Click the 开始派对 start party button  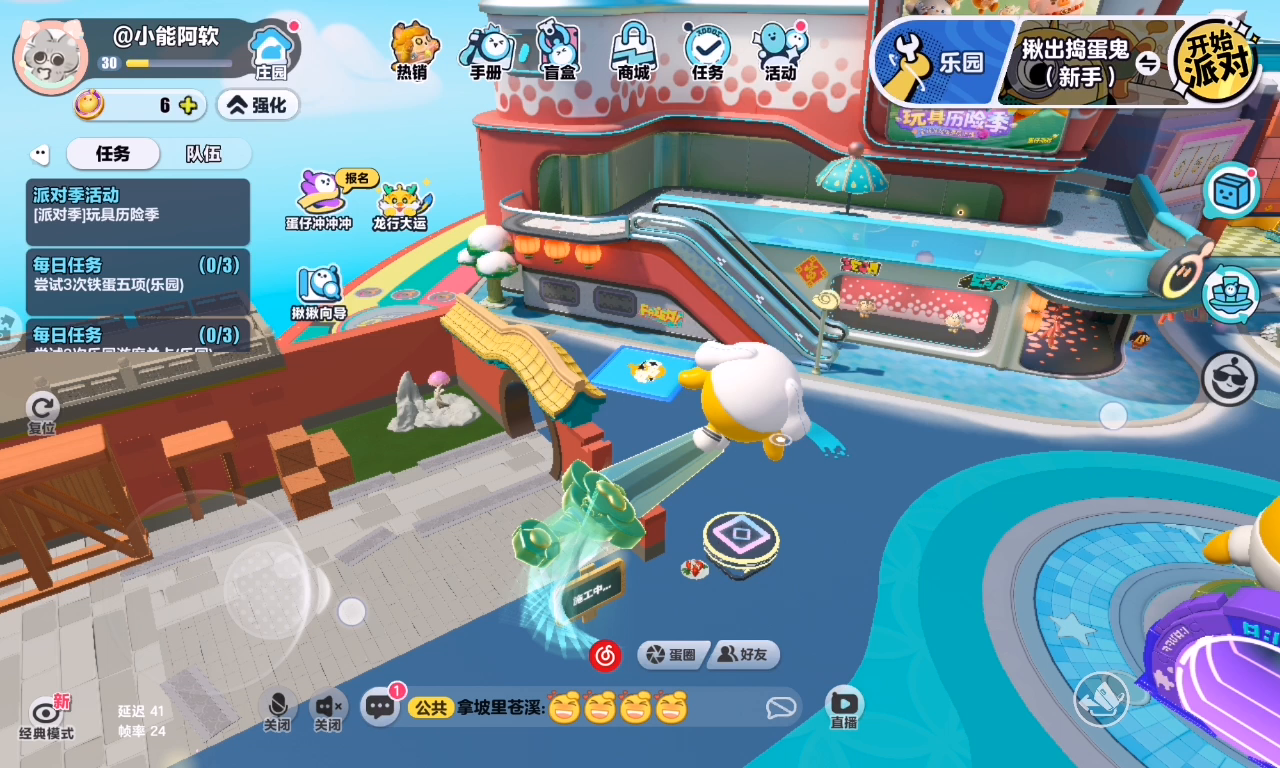pos(1217,61)
